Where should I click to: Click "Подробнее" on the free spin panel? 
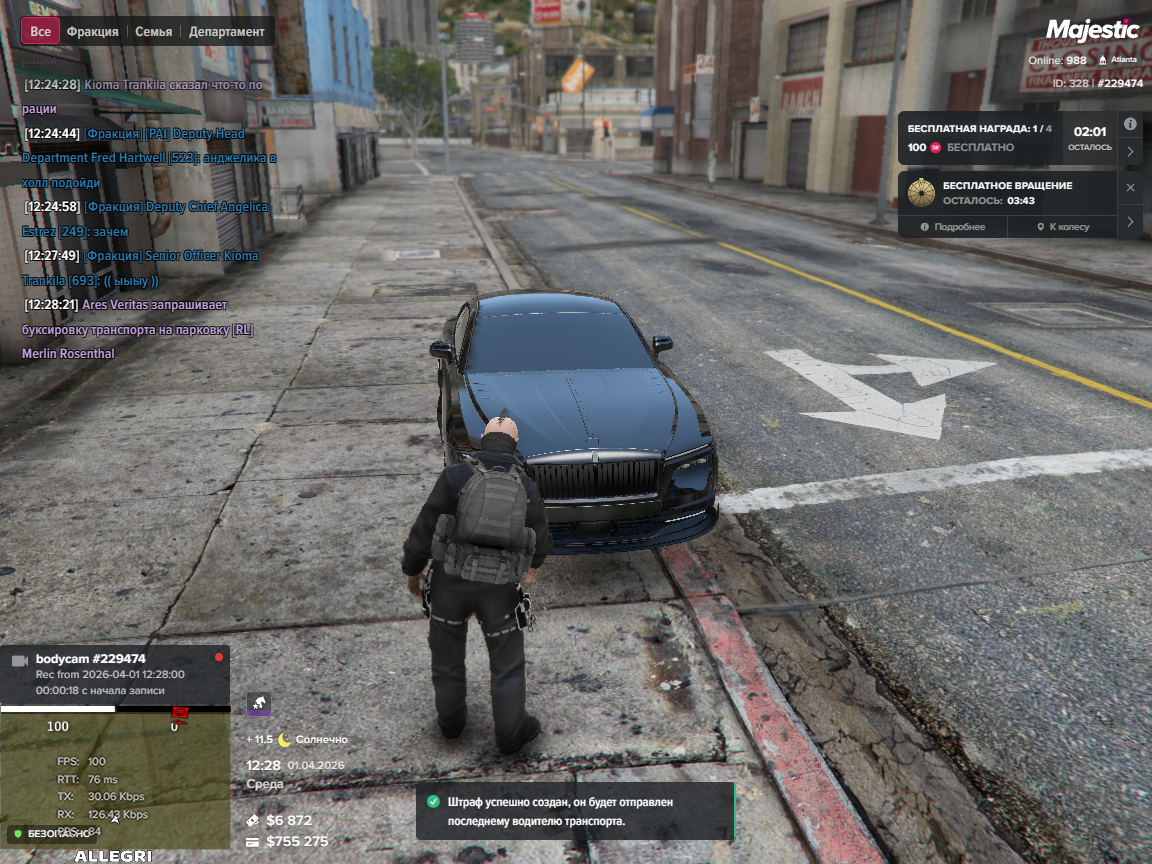(x=953, y=227)
